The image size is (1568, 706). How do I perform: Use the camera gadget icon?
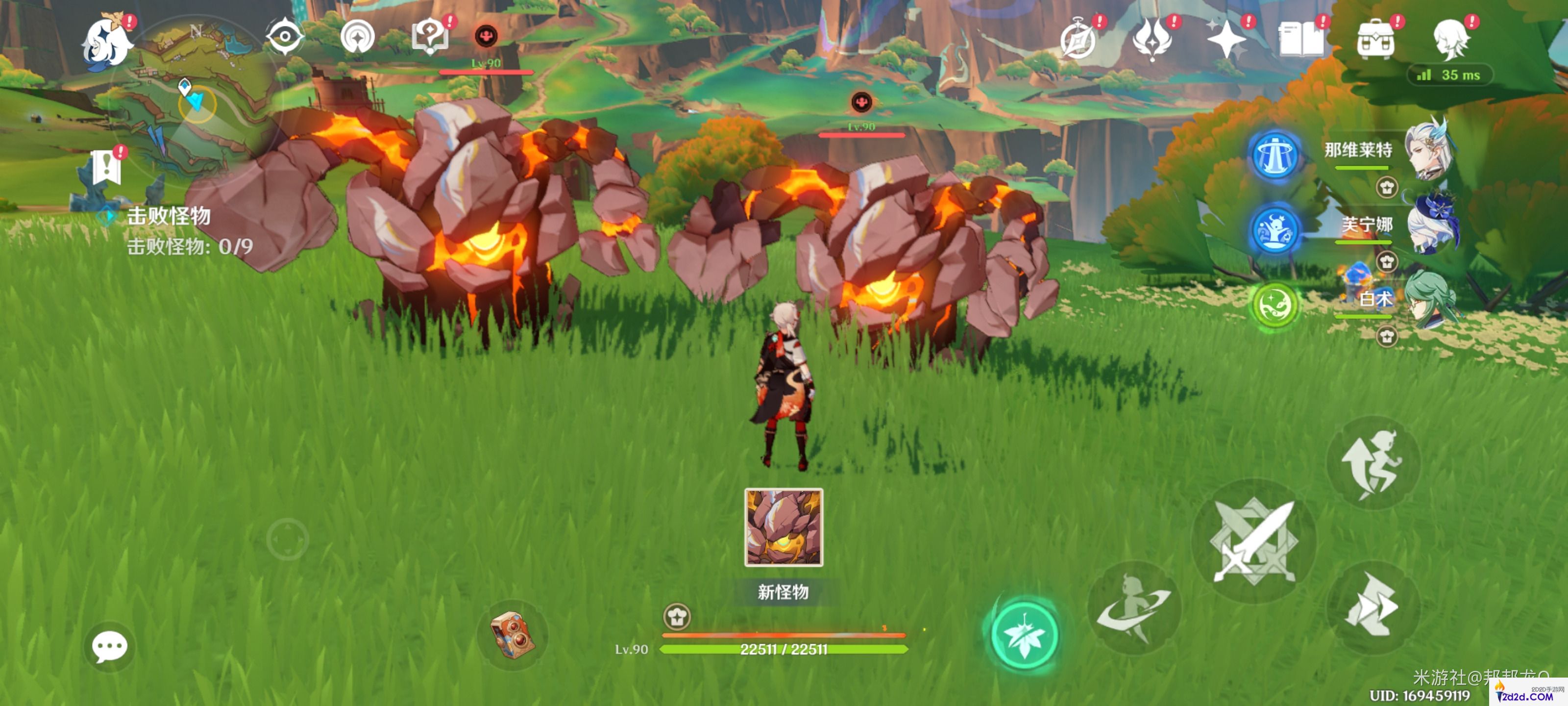[x=513, y=635]
